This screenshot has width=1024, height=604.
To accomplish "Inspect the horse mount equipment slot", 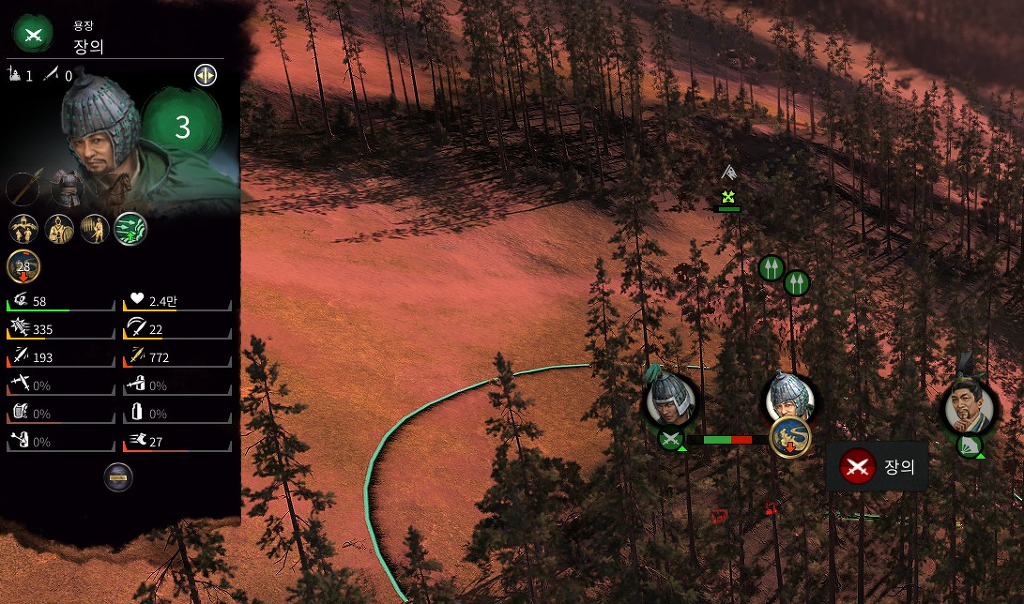I will tap(117, 188).
